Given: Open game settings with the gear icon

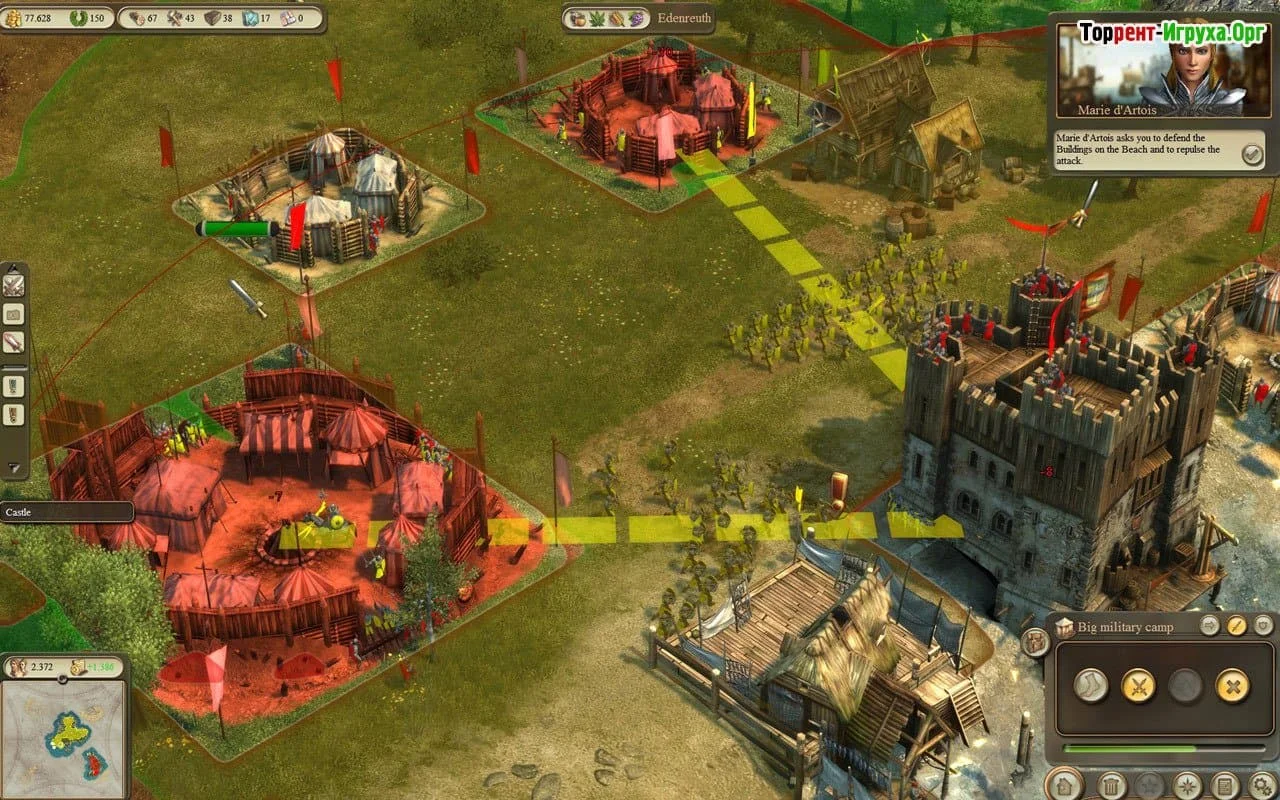Looking at the screenshot, I should coord(1262,786).
